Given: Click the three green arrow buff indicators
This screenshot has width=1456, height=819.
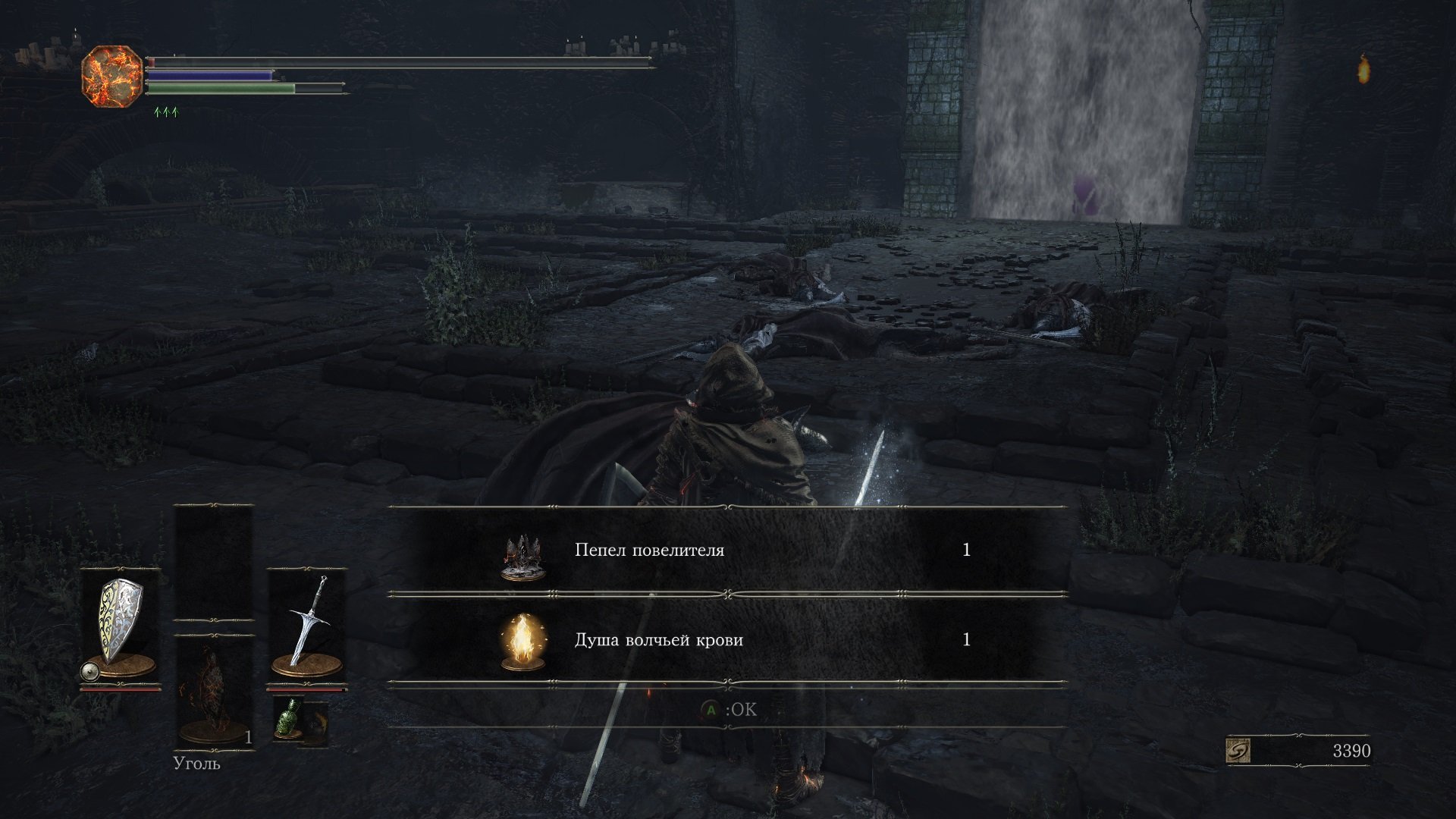Looking at the screenshot, I should (168, 111).
